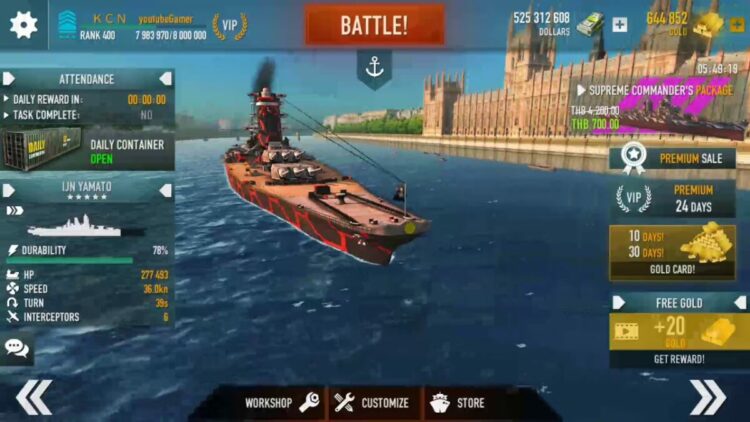This screenshot has width=750, height=422.
Task: Switch to the previous ship with the left arrows
Action: 33,397
